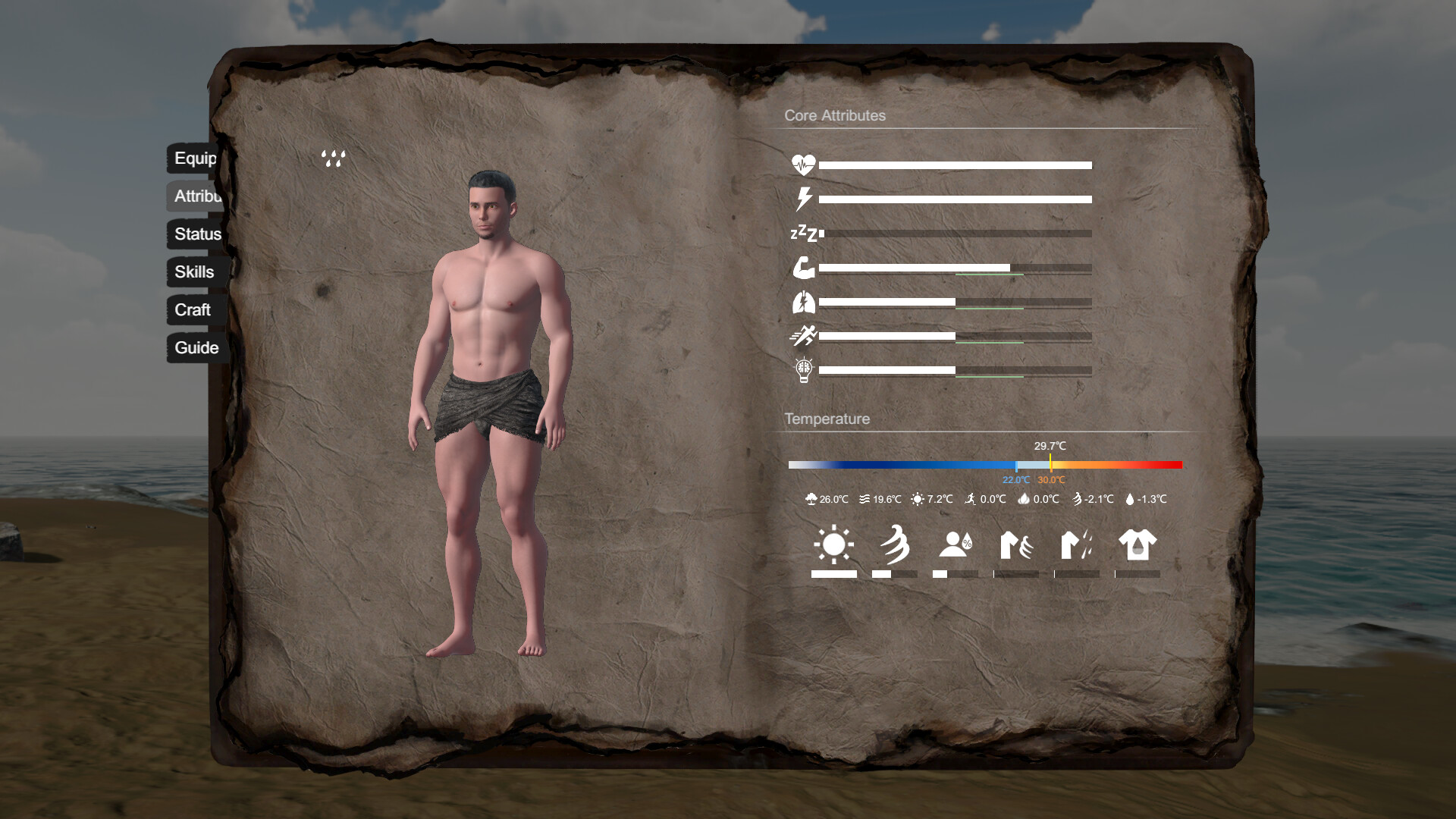The height and width of the screenshot is (819, 1456).
Task: Select the energy lightning bolt icon
Action: [803, 199]
